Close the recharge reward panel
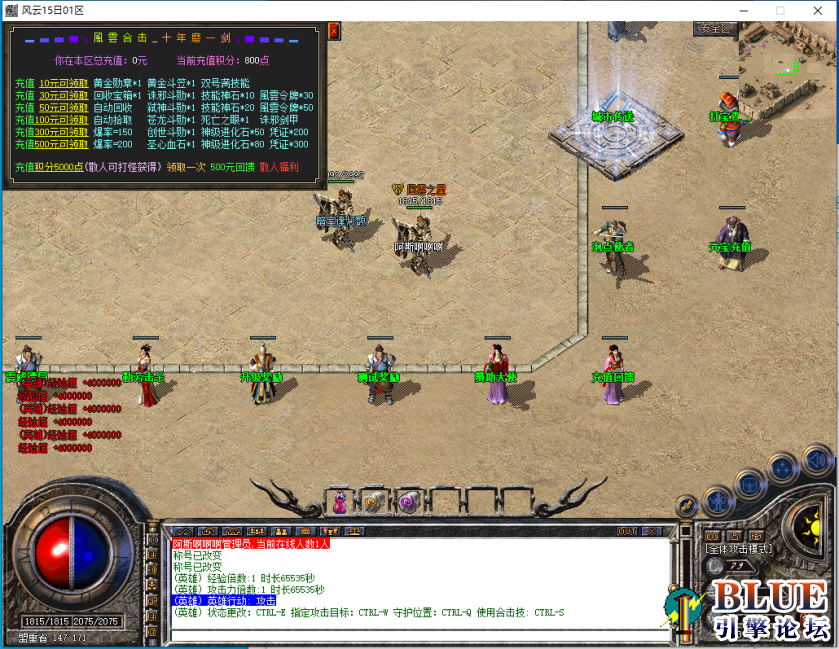 pos(333,31)
